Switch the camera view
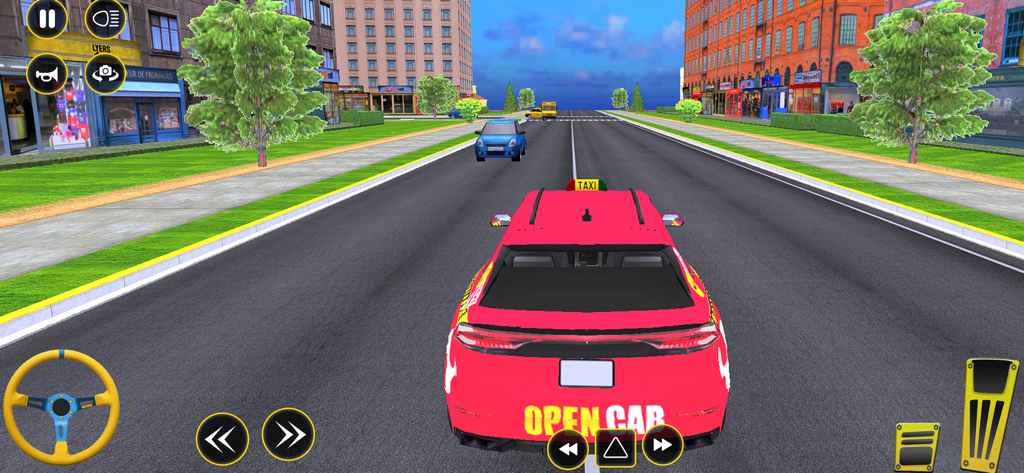The height and width of the screenshot is (473, 1024). click(105, 74)
